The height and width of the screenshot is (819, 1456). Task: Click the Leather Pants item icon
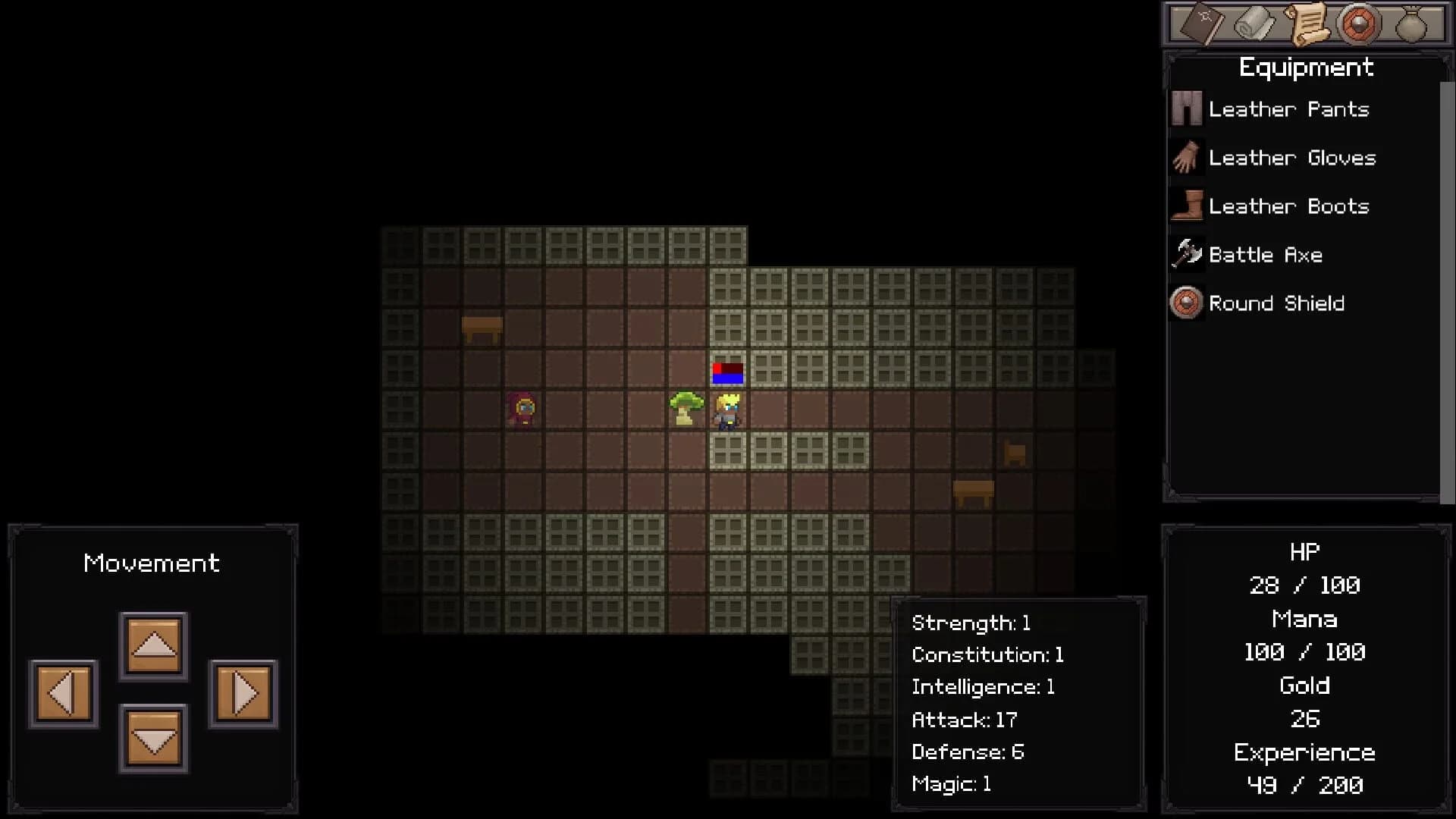coord(1186,108)
